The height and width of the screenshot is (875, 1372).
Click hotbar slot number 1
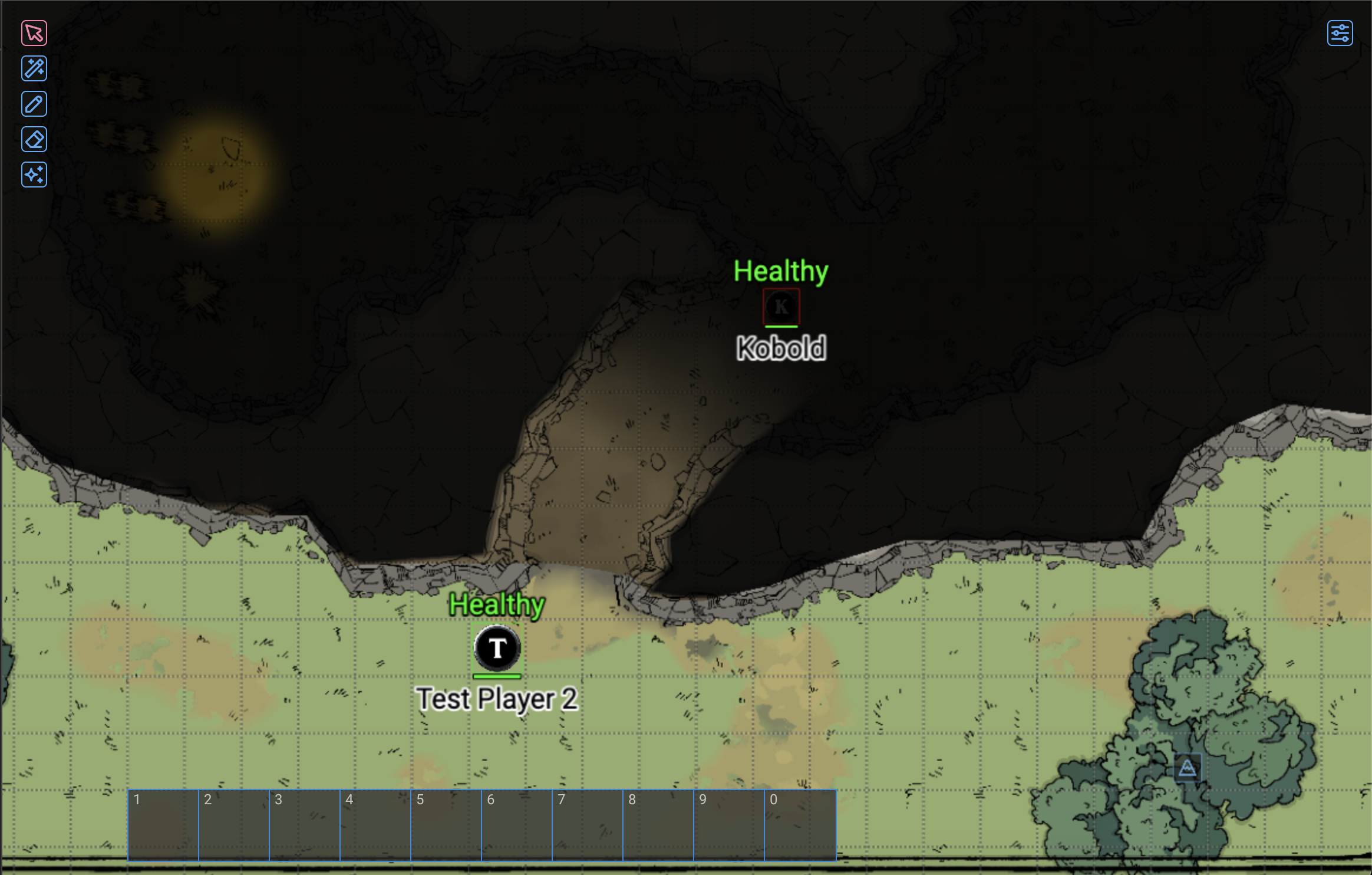(163, 825)
